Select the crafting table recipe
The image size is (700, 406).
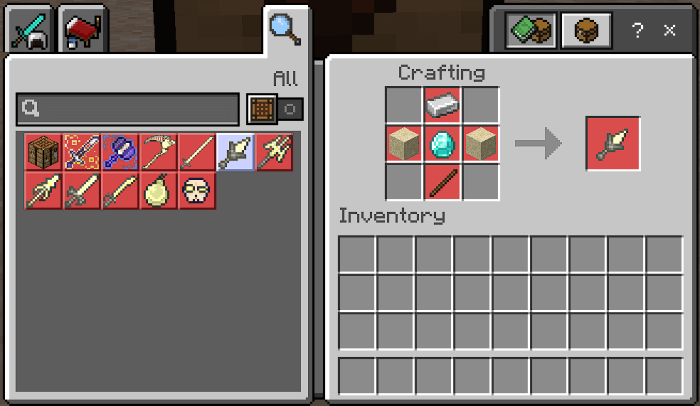pyautogui.click(x=44, y=152)
